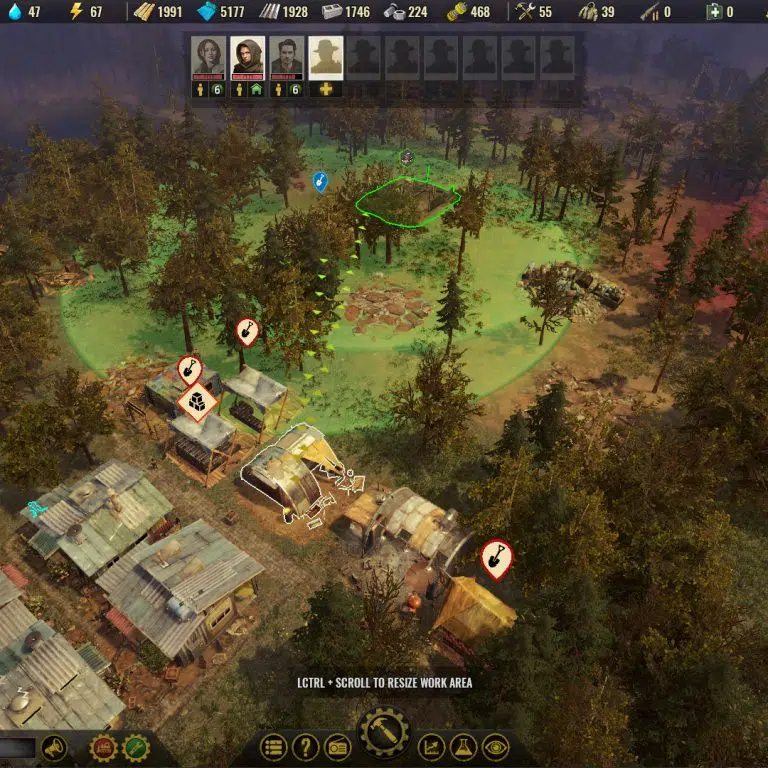Image resolution: width=768 pixels, height=768 pixels.
Task: Add a specialist with the yellow plus
Action: point(325,90)
